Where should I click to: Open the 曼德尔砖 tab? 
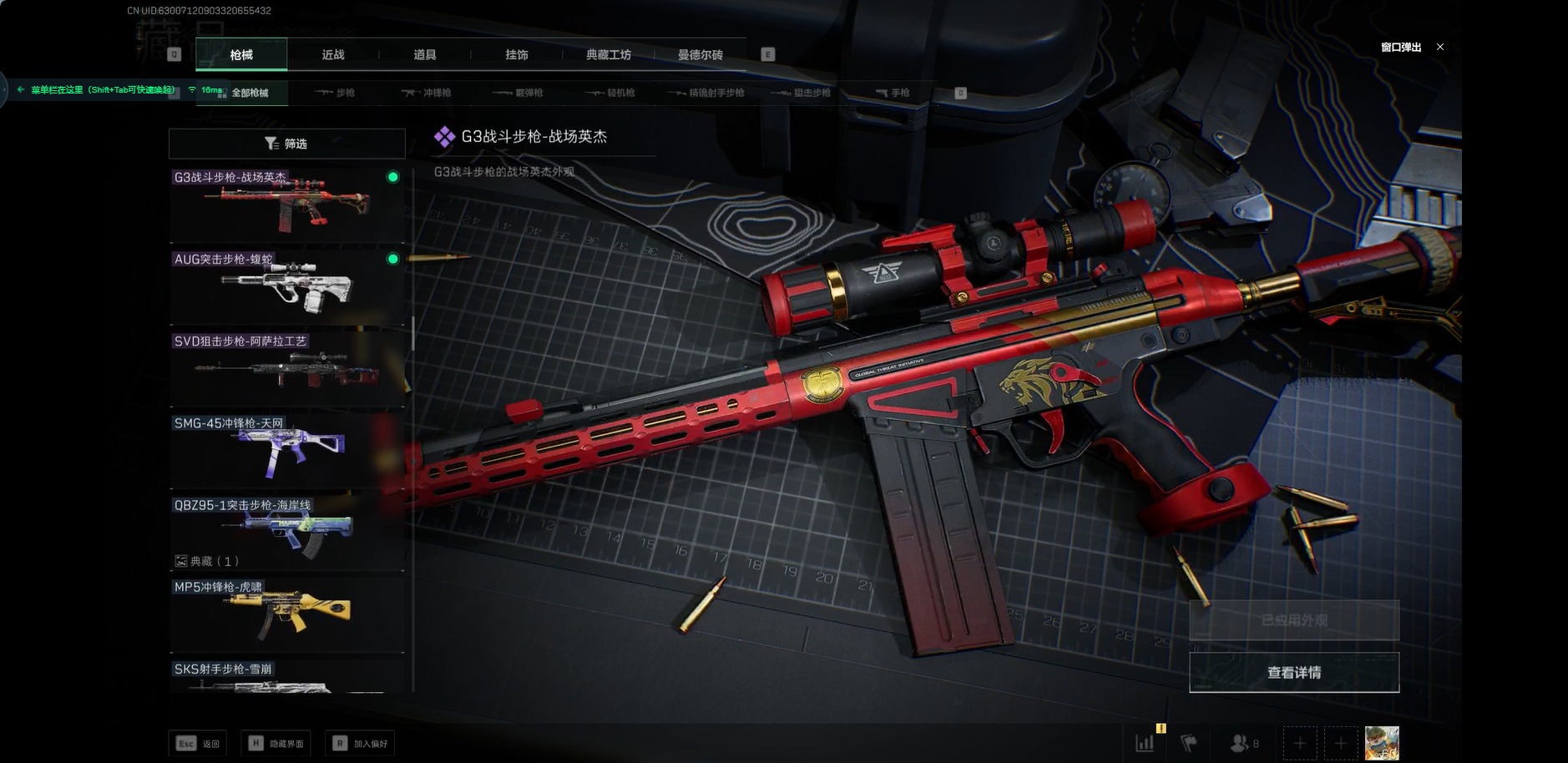coord(701,55)
